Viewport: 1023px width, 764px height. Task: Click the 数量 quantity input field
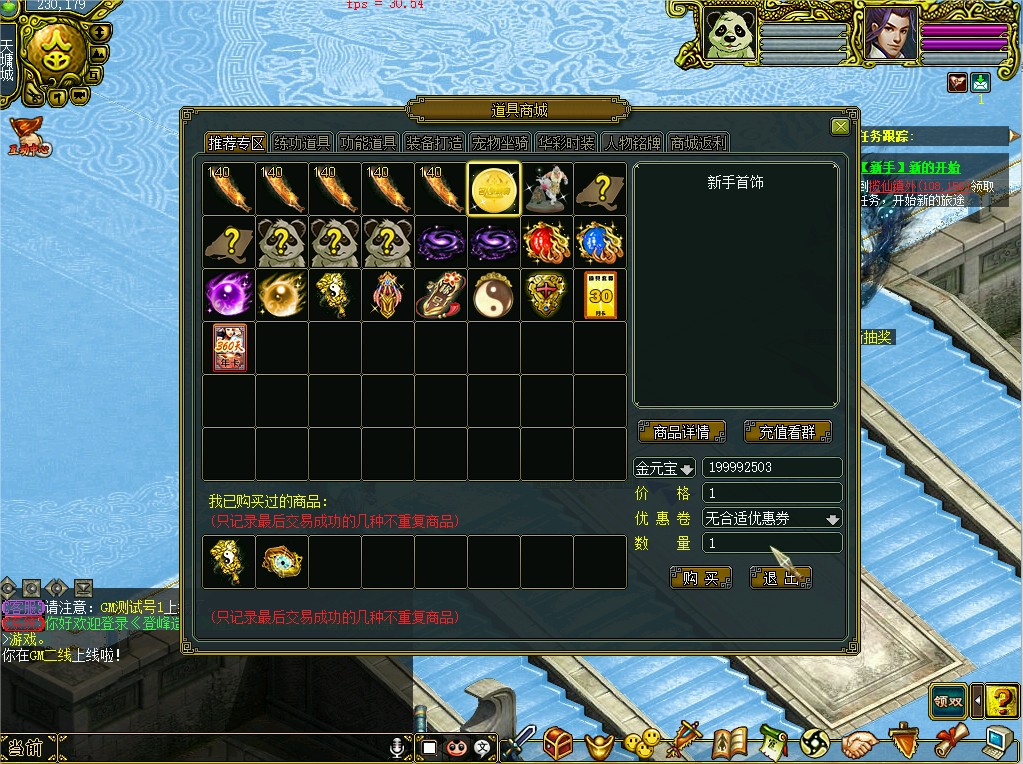point(771,543)
